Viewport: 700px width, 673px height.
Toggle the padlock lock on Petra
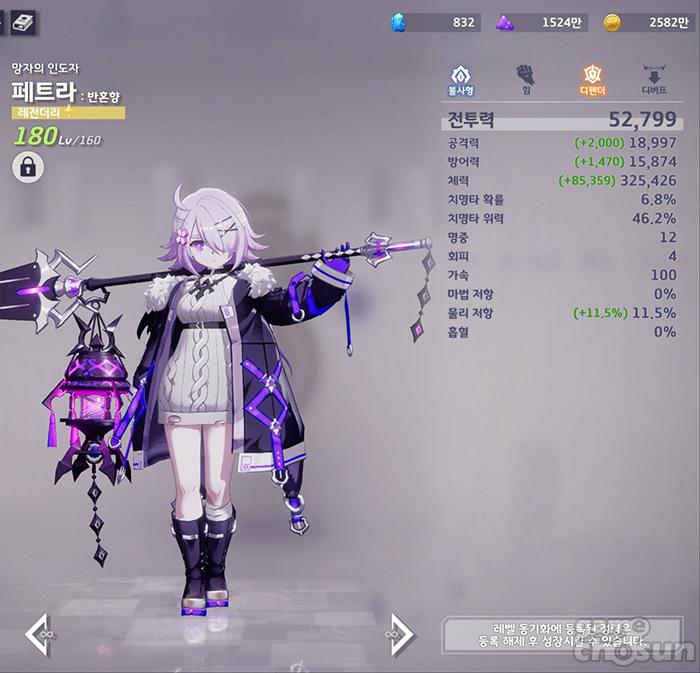tap(27, 168)
